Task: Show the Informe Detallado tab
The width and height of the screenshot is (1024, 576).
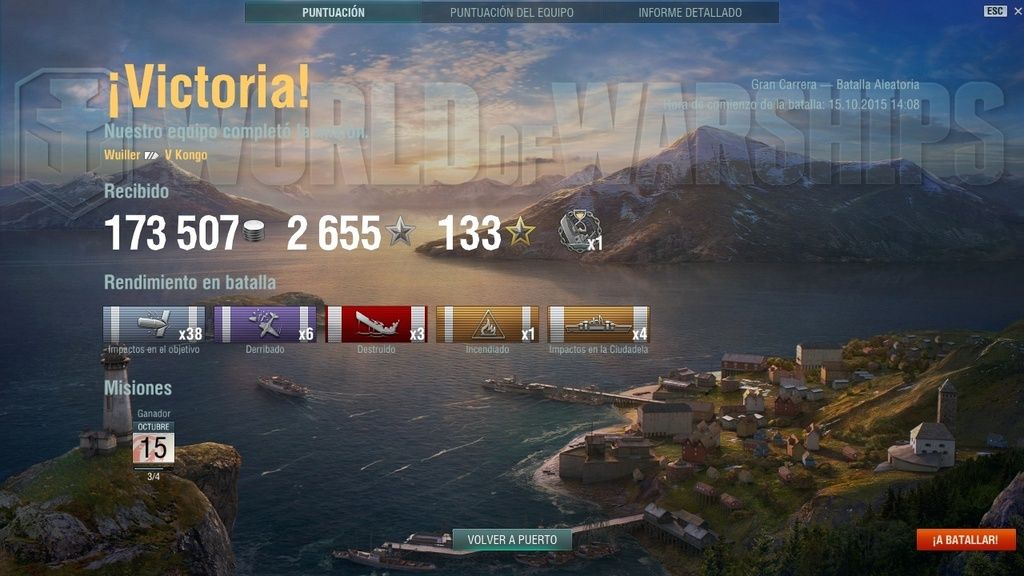Action: (x=690, y=13)
